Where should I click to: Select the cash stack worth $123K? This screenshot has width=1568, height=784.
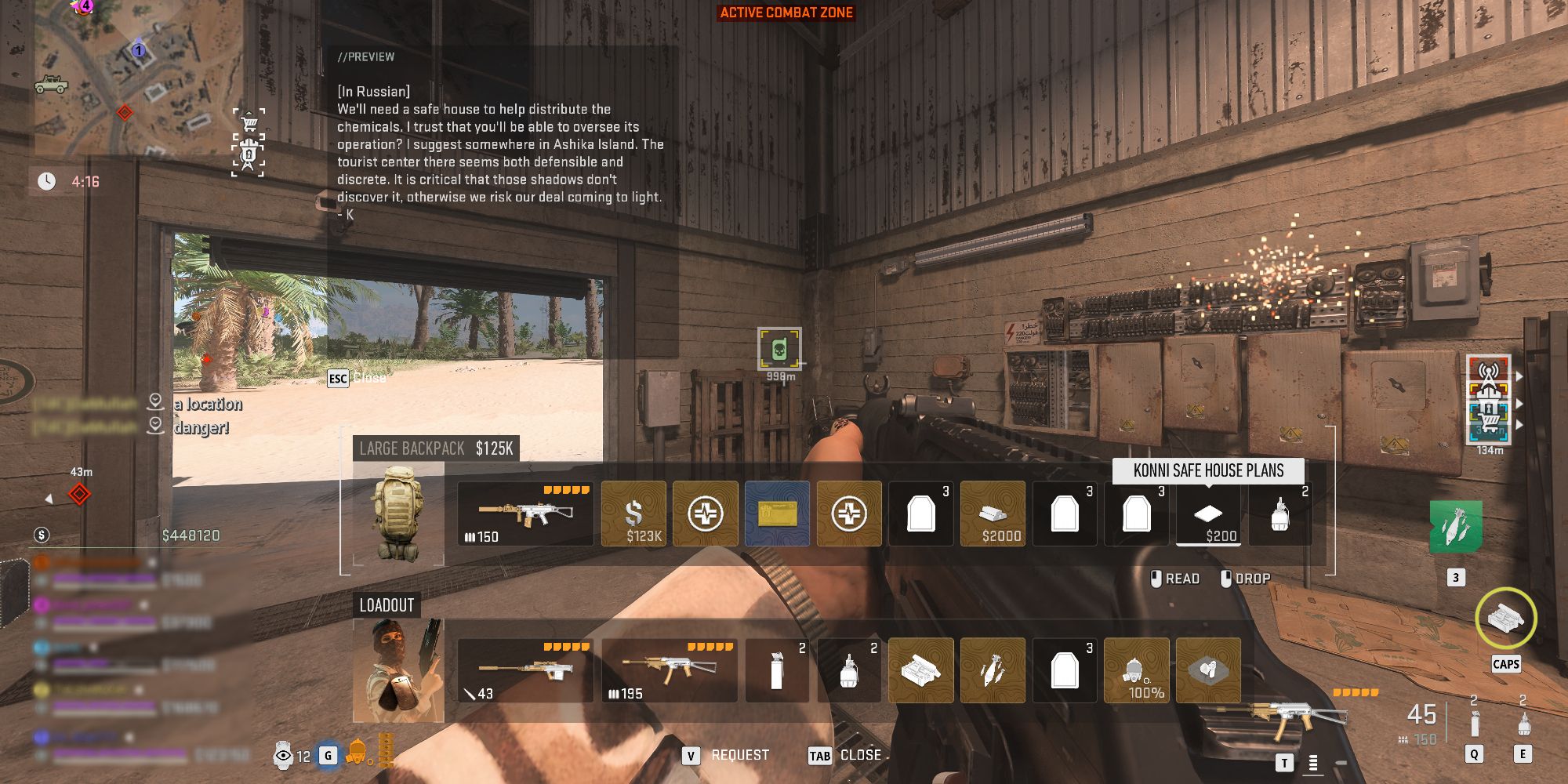pos(634,514)
